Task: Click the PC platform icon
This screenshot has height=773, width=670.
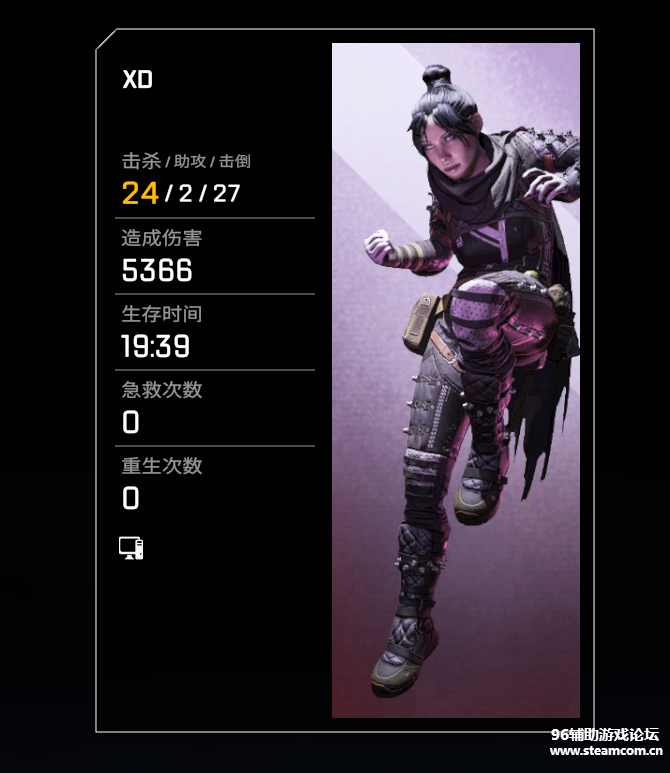Action: 131,548
